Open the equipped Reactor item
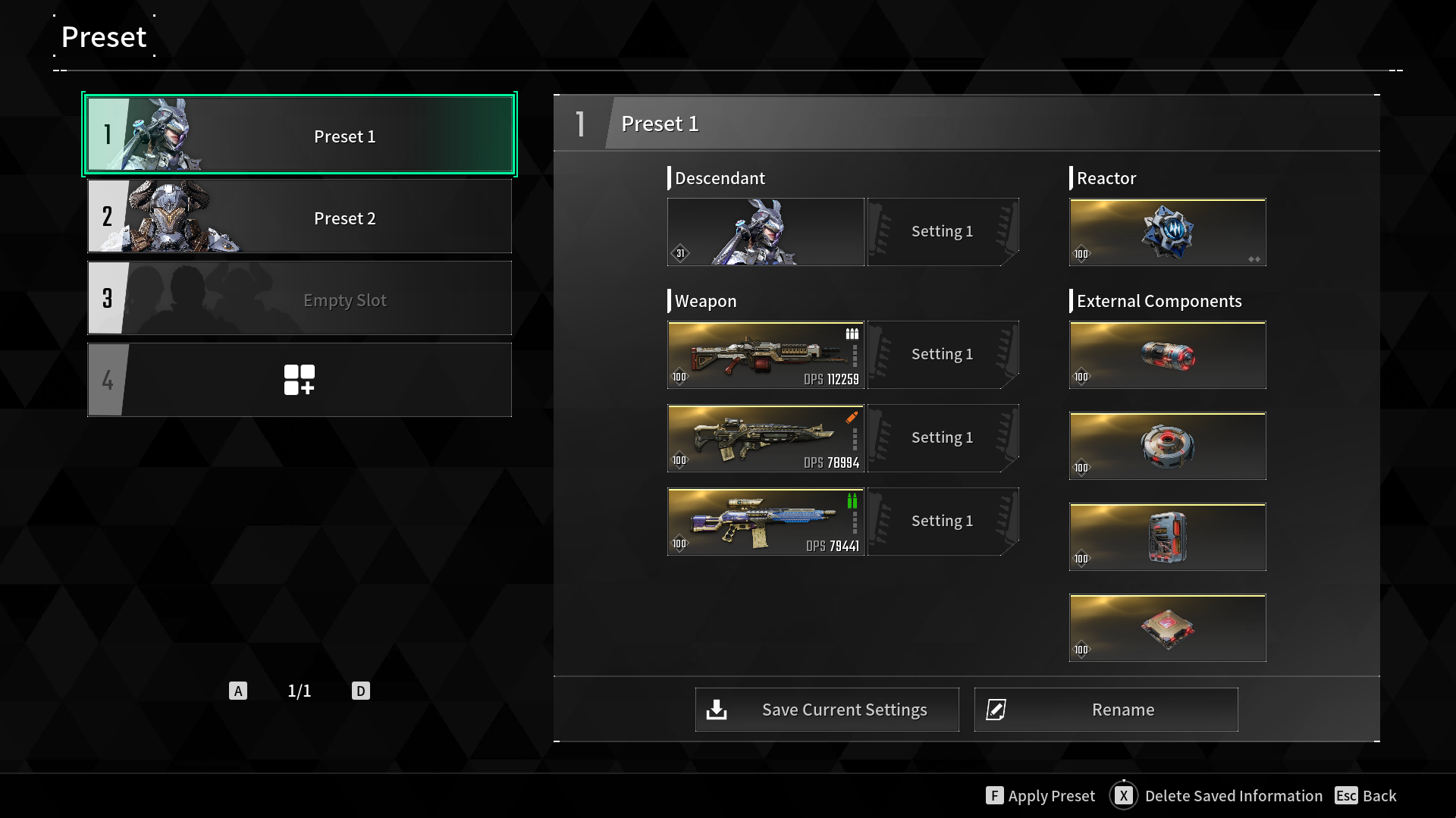This screenshot has height=818, width=1456. (x=1167, y=232)
